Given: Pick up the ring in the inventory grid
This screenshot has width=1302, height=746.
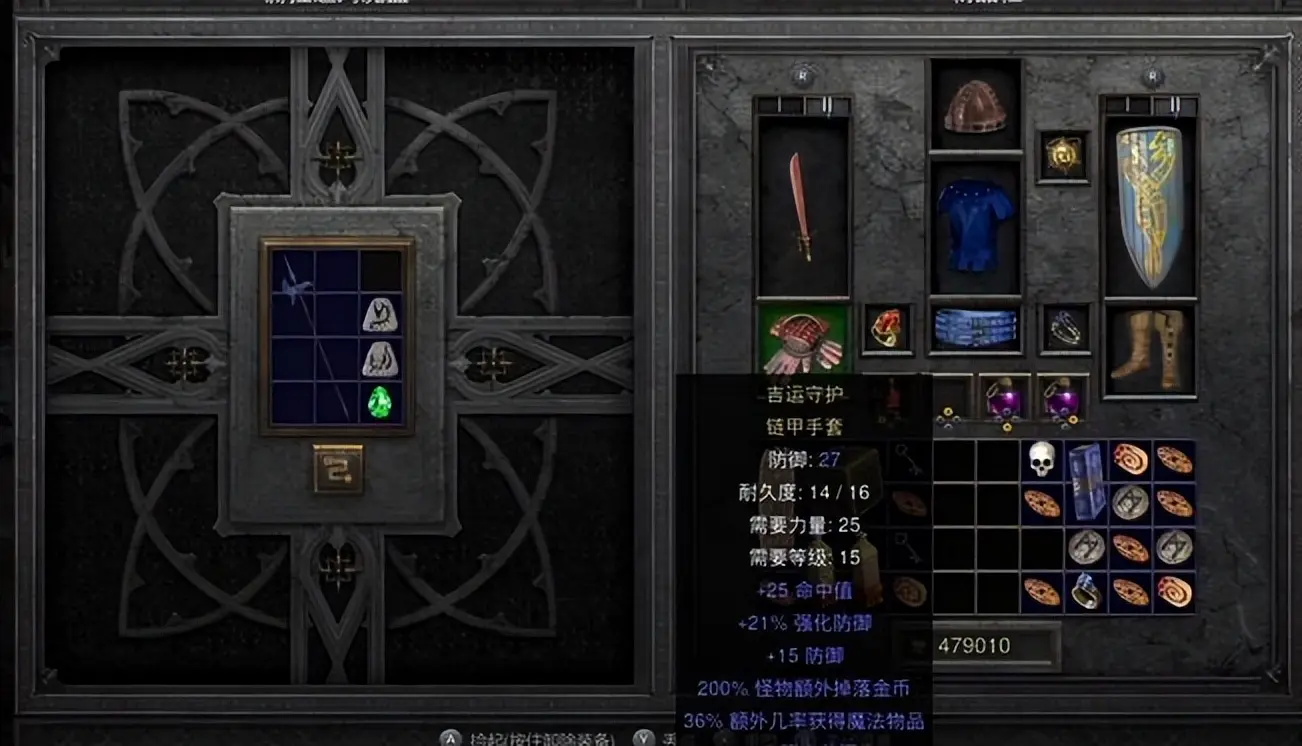Looking at the screenshot, I should (x=1086, y=590).
